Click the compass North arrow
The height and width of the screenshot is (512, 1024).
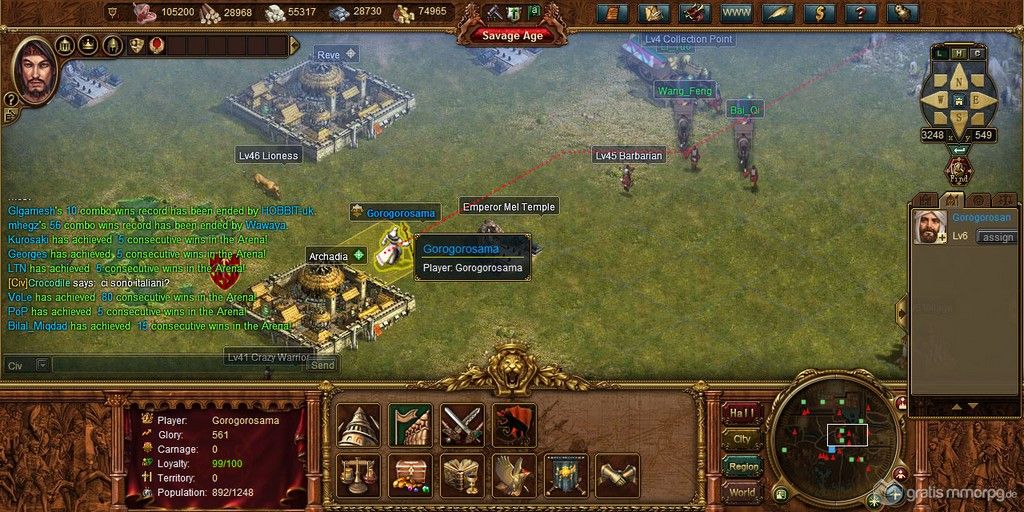click(958, 81)
